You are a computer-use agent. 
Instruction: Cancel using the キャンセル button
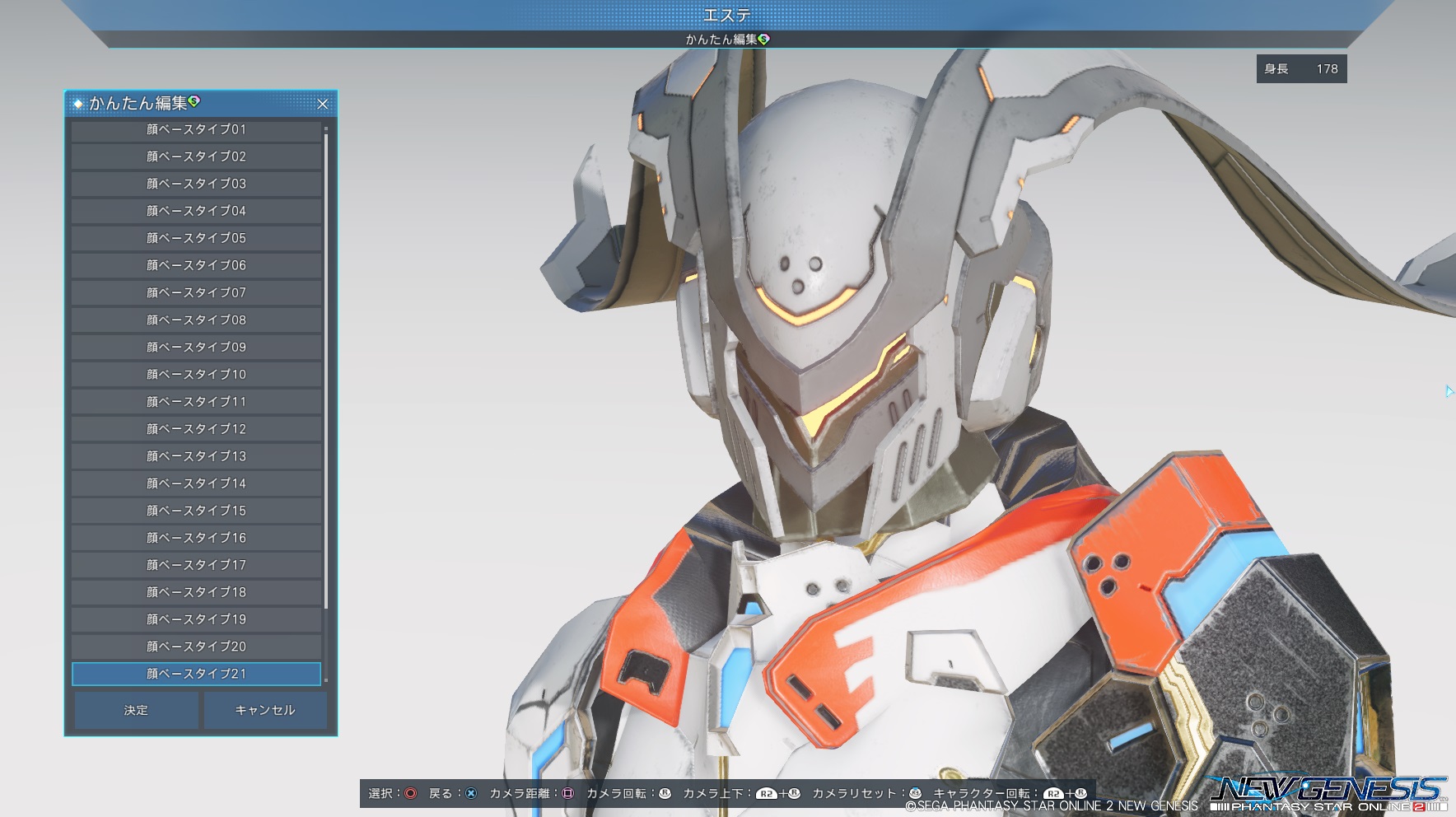click(x=264, y=710)
